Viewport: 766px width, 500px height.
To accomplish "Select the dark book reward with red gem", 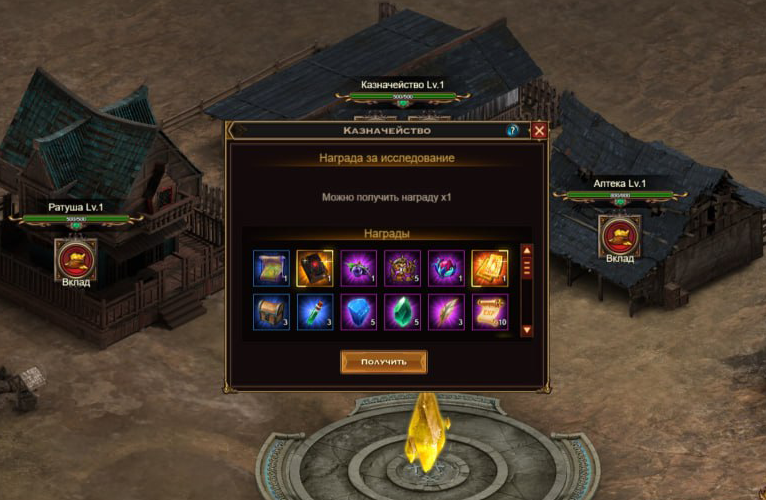I will [315, 268].
